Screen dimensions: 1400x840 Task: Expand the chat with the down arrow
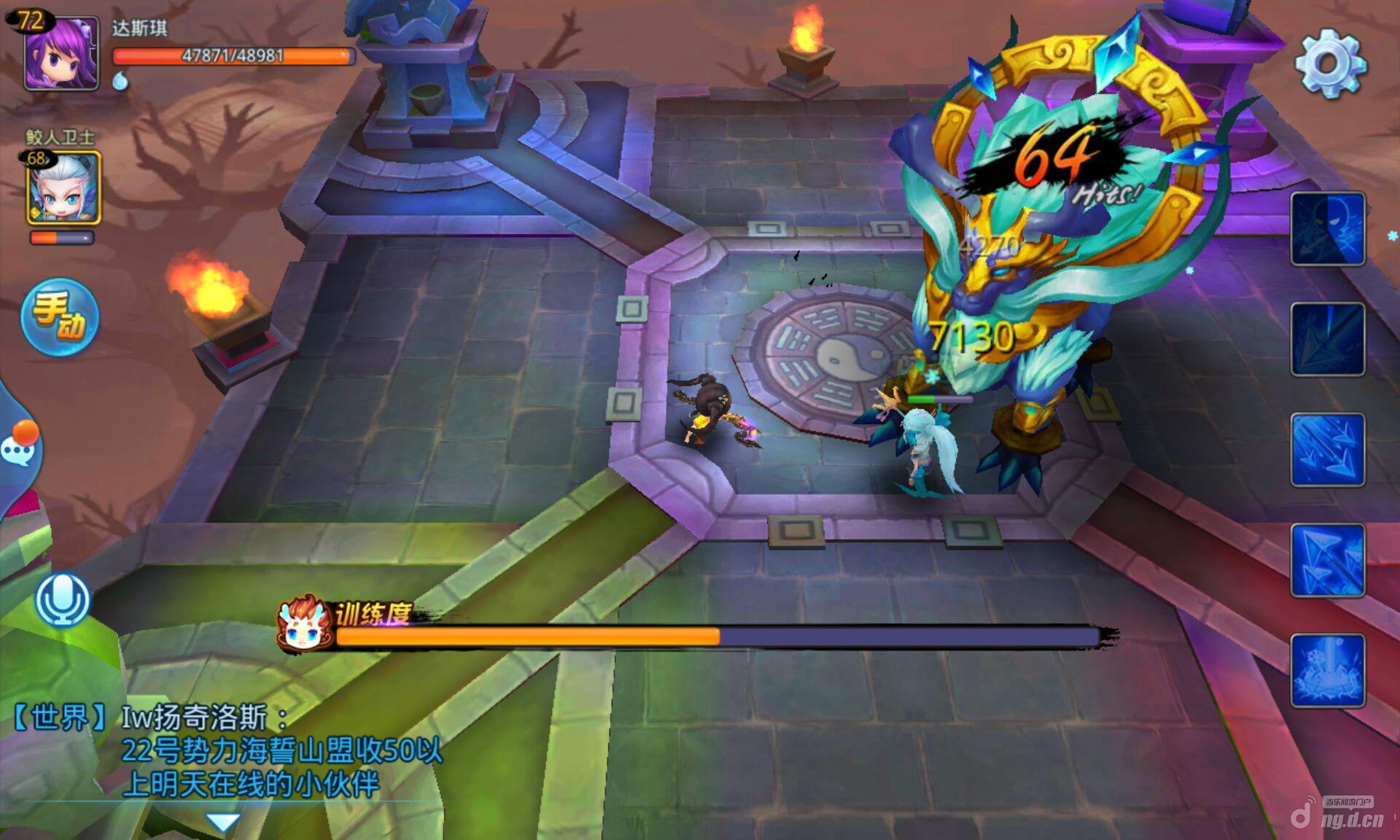click(x=222, y=822)
